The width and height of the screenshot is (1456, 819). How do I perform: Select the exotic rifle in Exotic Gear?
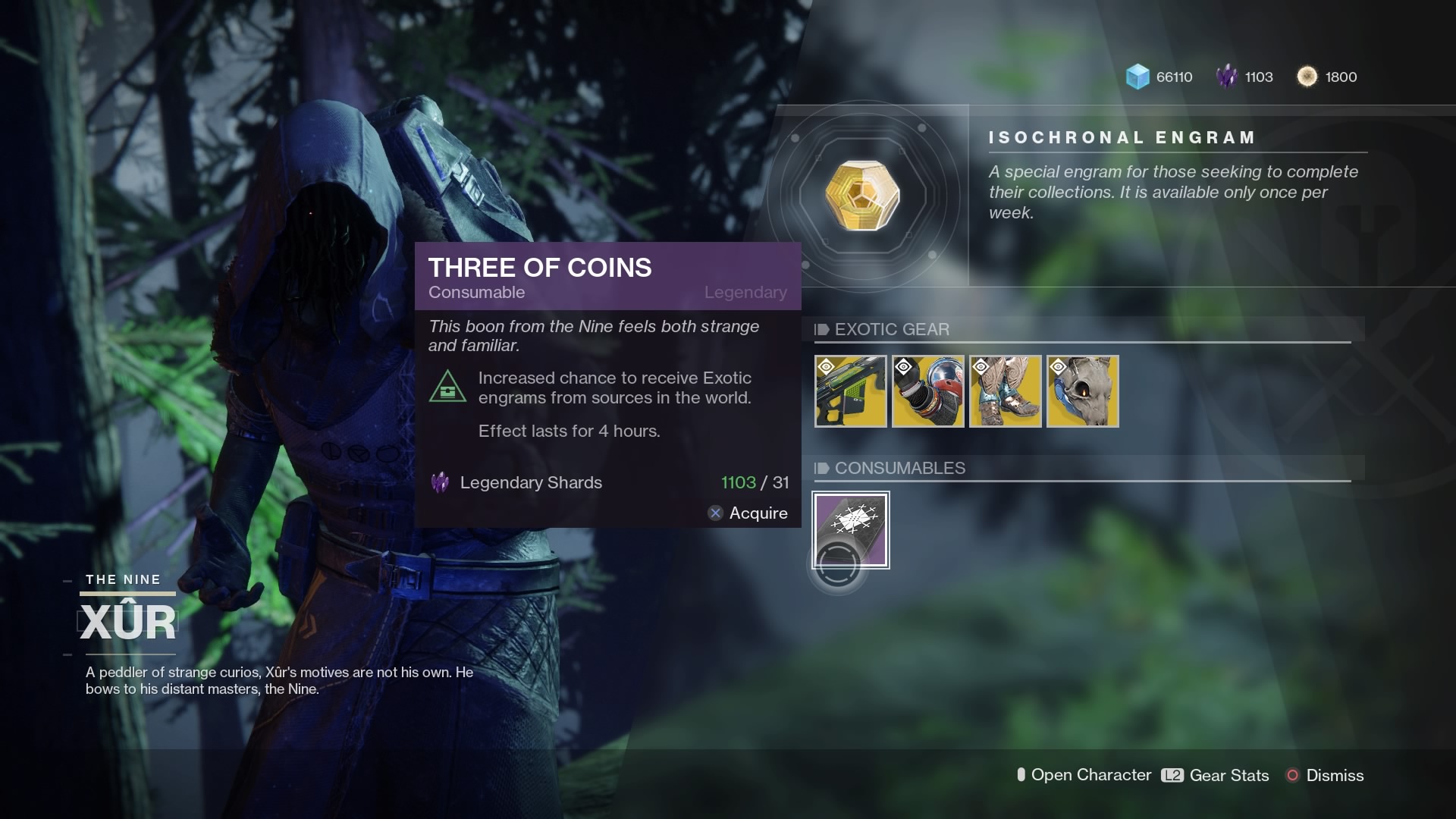click(x=851, y=391)
